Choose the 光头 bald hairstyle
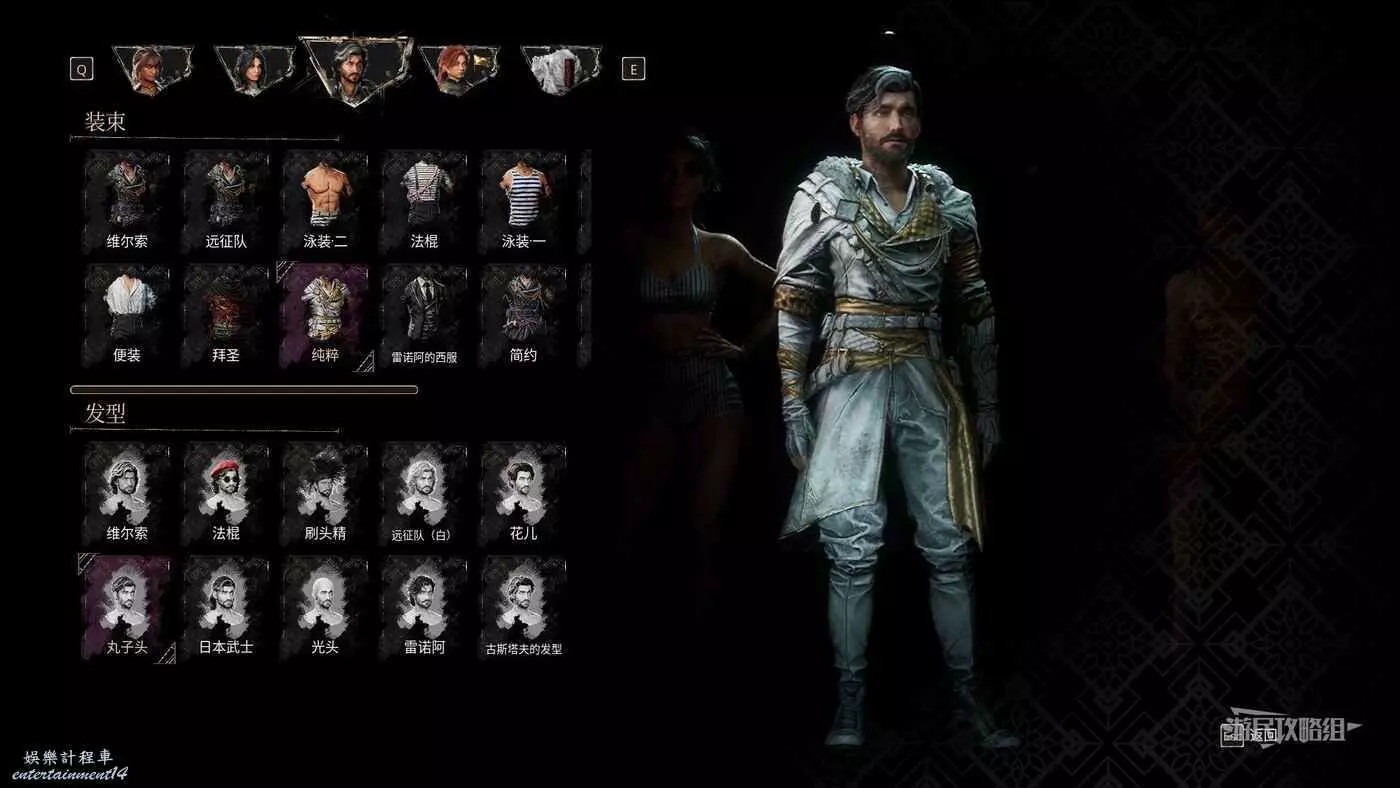Screen dimensions: 1400x788 (x=325, y=607)
